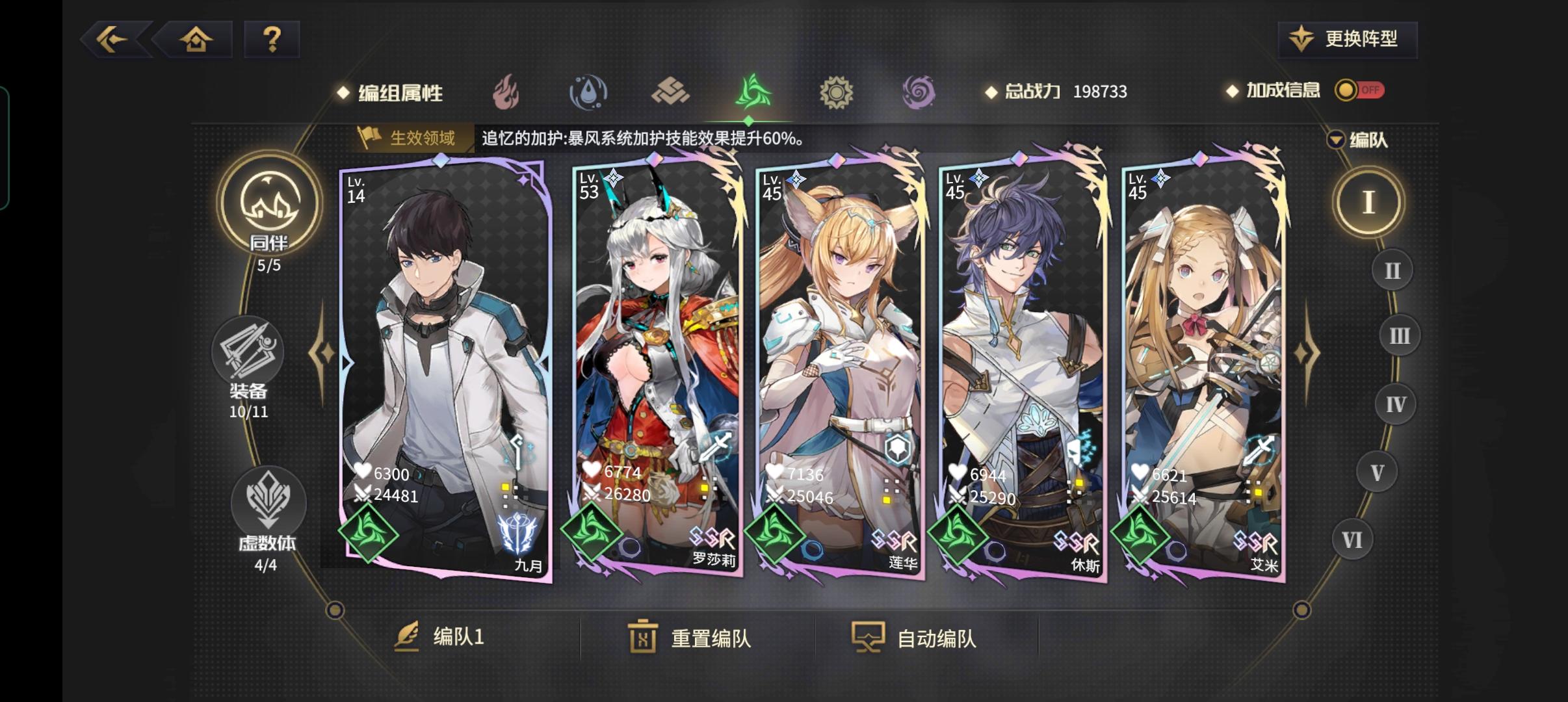Select the dark element attribute icon
The height and width of the screenshot is (702, 1568).
[919, 92]
